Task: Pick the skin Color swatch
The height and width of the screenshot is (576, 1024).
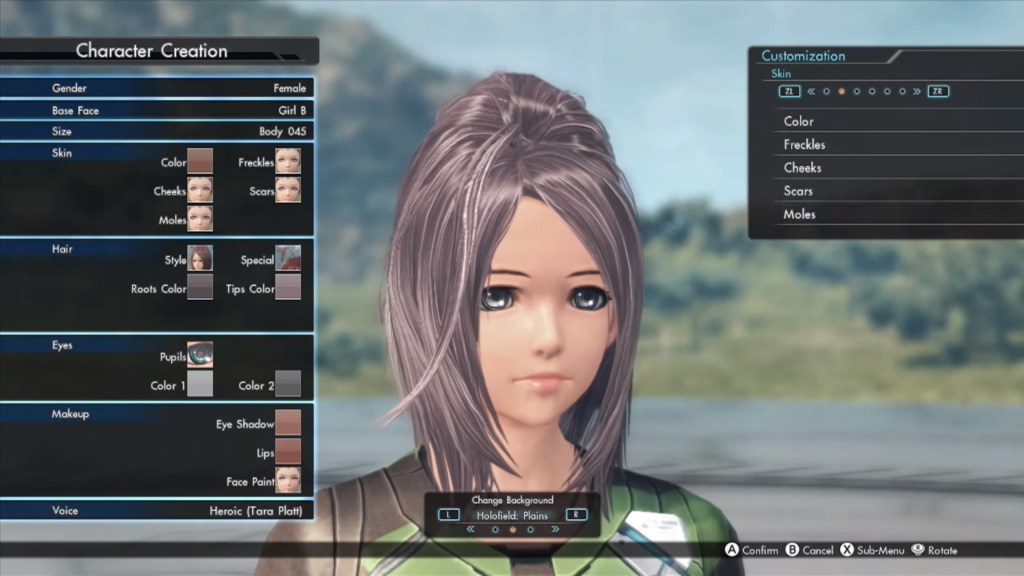Action: click(x=200, y=161)
